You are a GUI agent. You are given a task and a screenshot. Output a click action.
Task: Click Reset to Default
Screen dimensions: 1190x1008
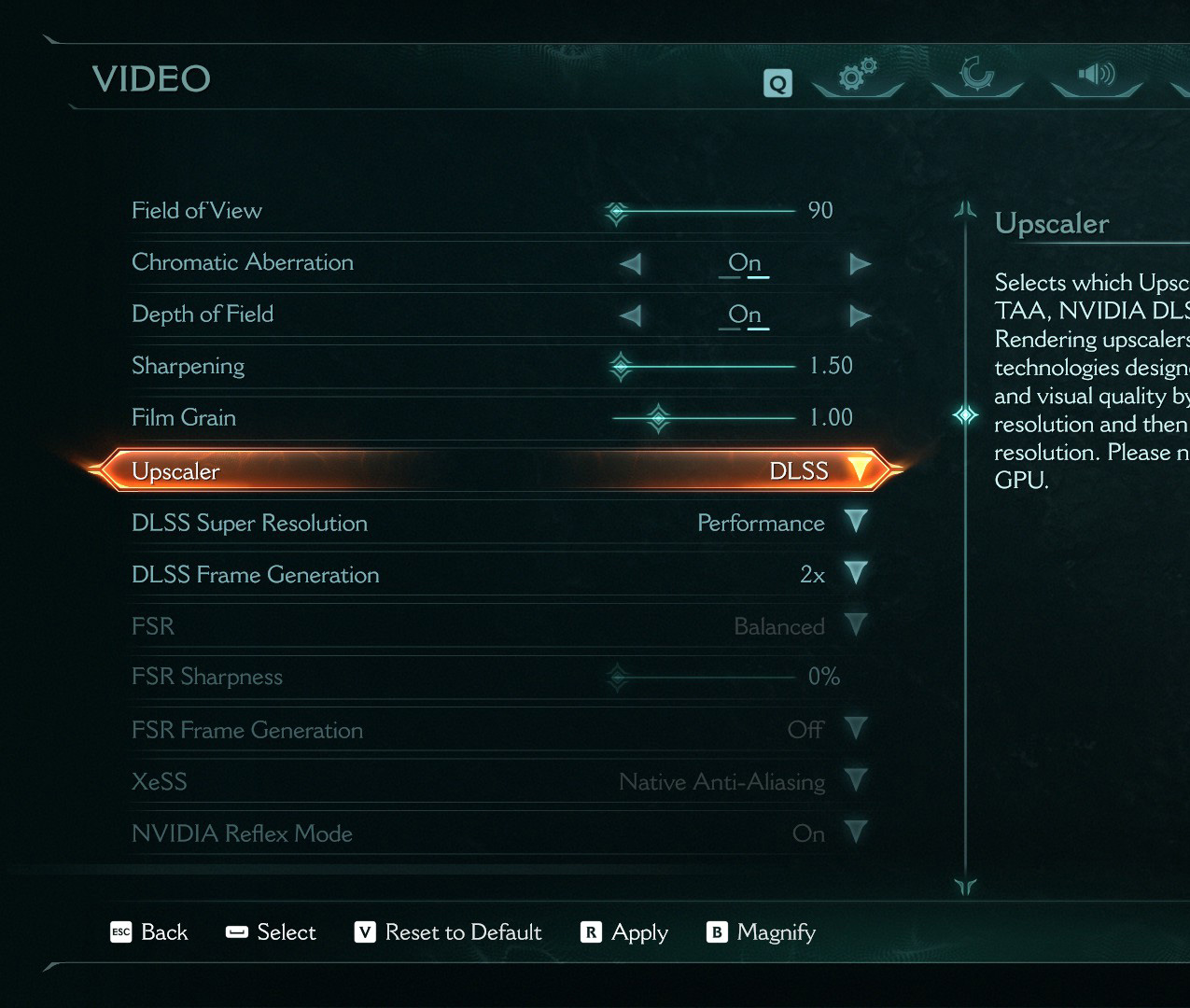449,932
